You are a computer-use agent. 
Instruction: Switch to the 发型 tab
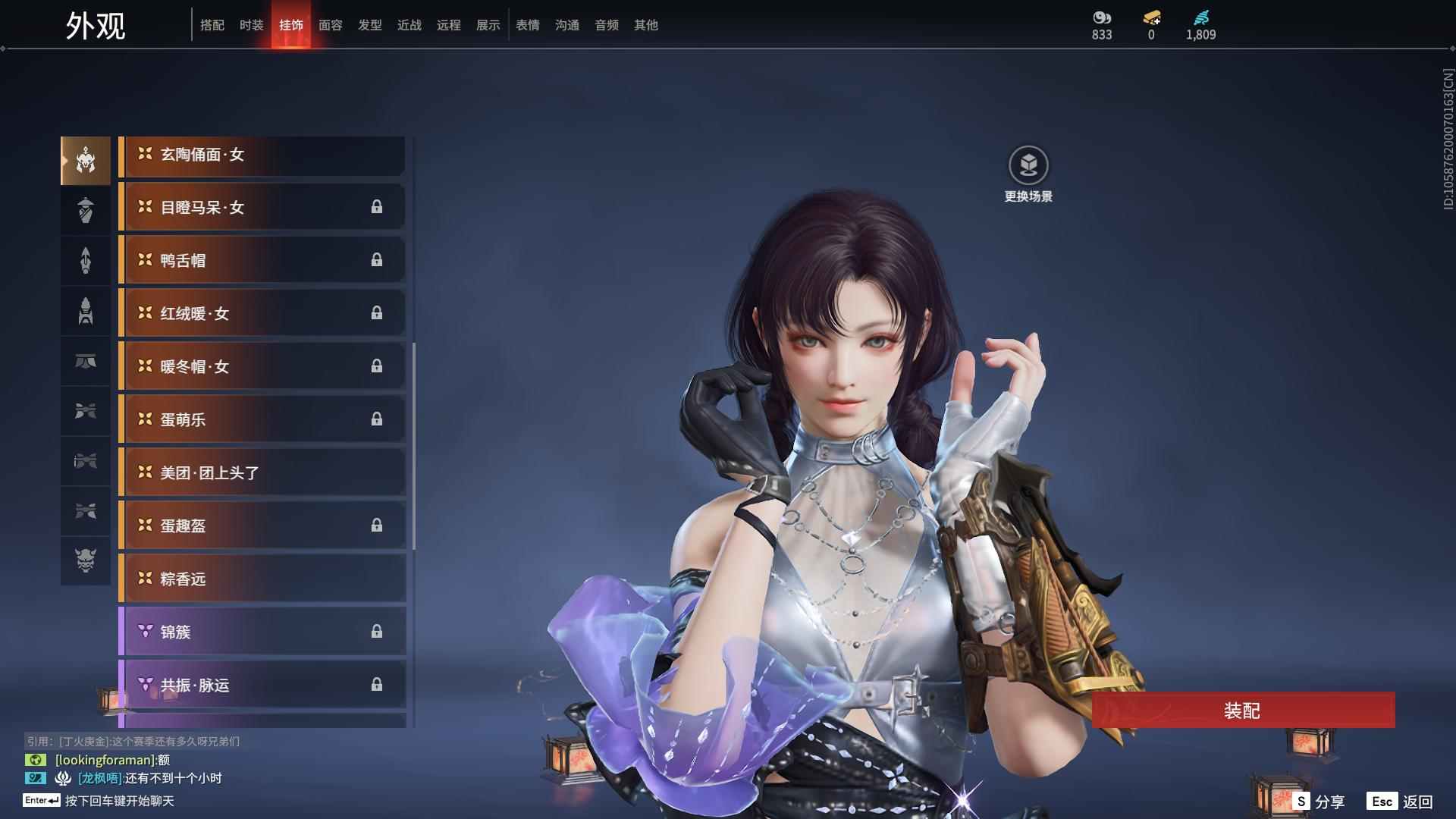[x=369, y=25]
